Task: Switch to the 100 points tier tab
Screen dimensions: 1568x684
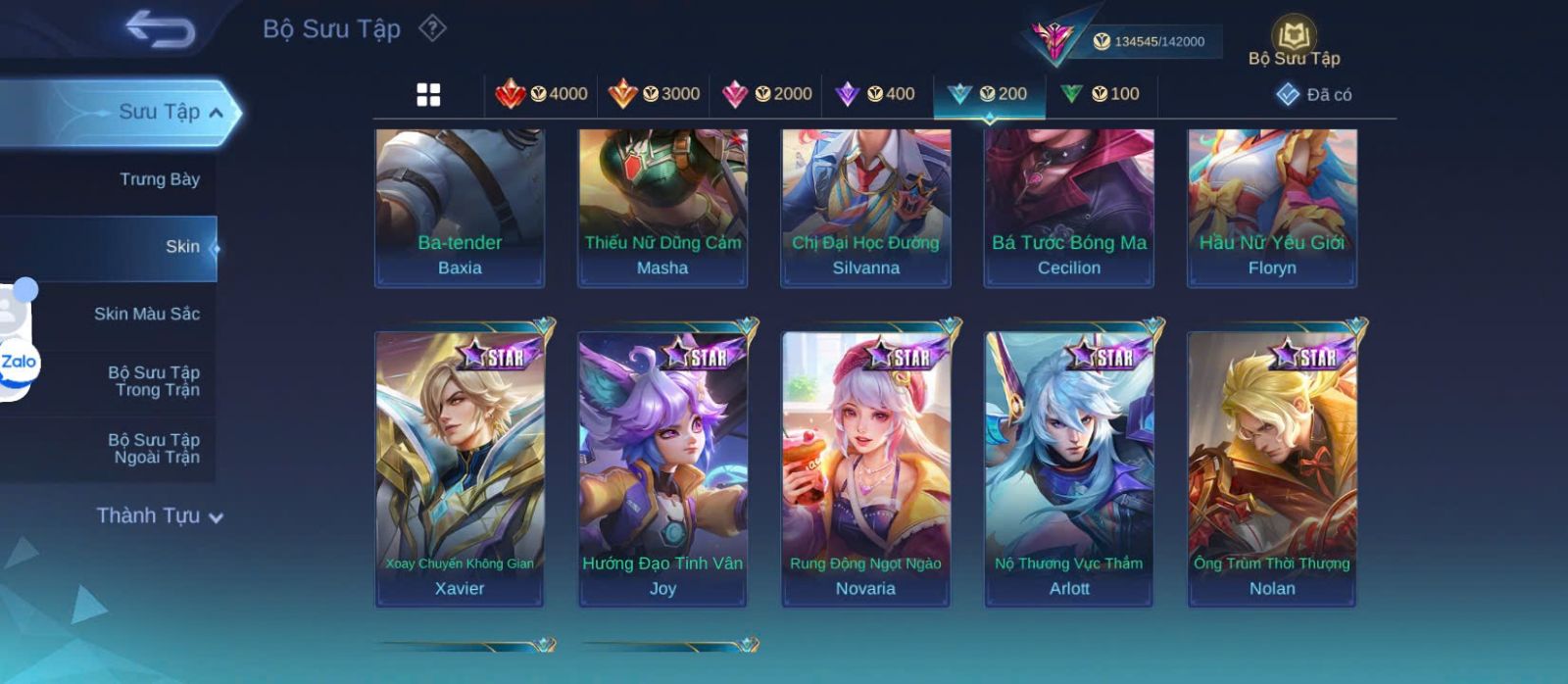Action: coord(1100,94)
